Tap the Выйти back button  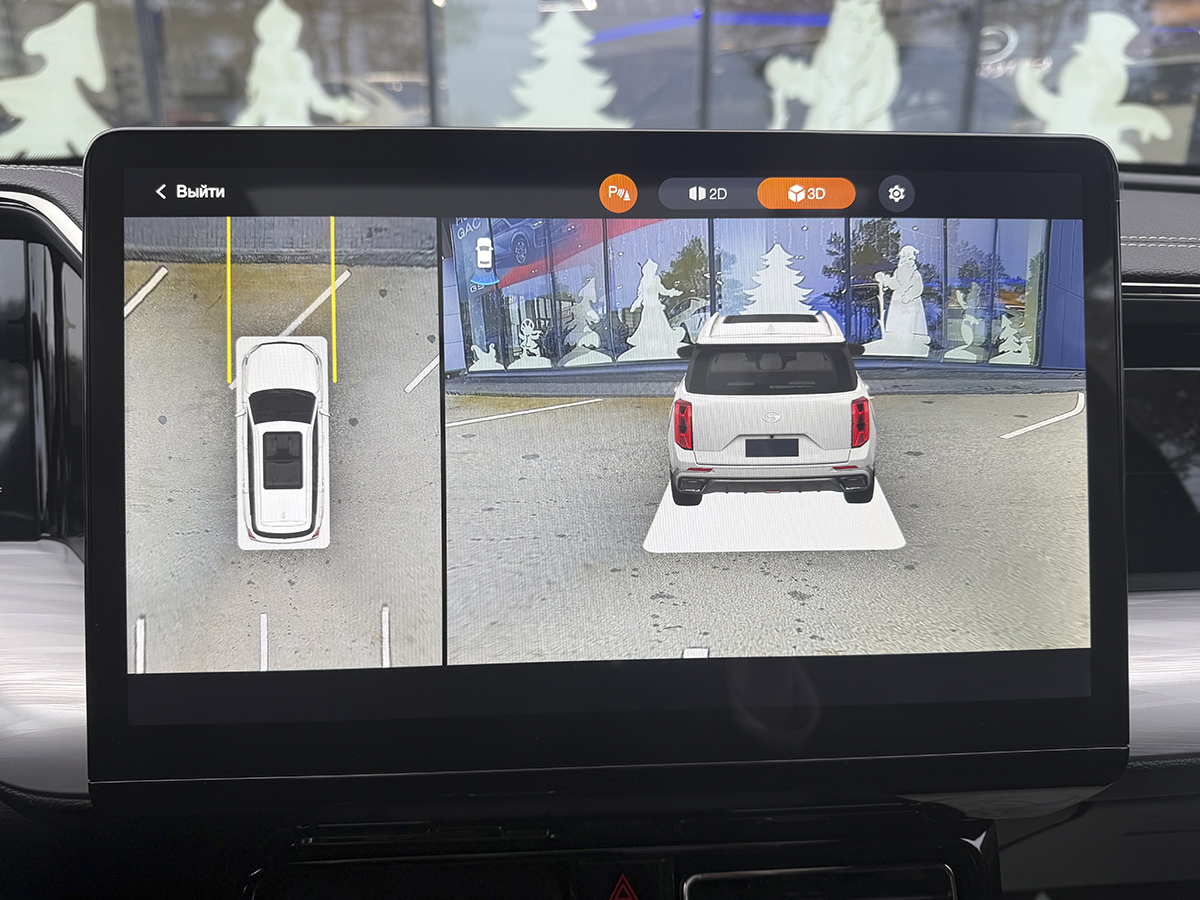(x=190, y=192)
